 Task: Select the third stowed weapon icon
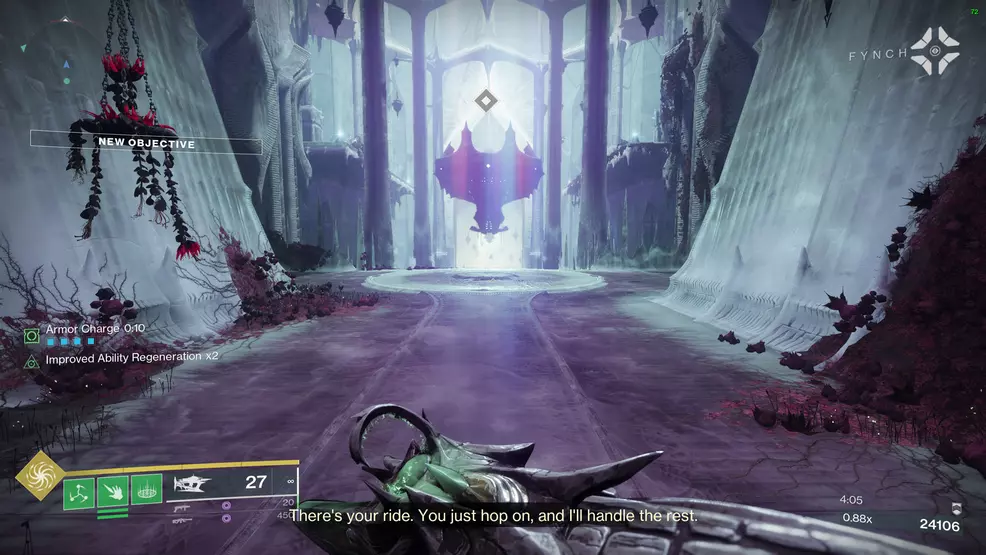(x=182, y=520)
